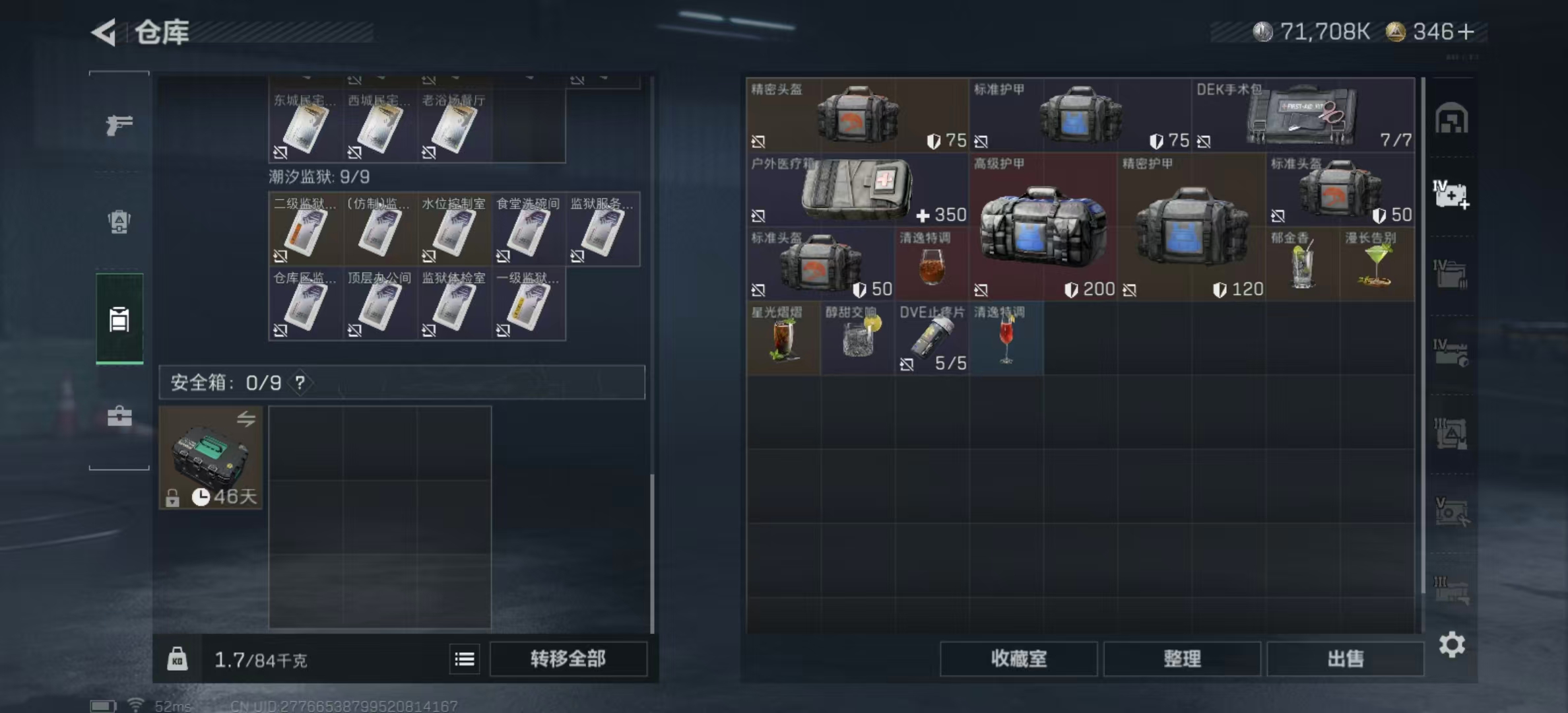Image resolution: width=1568 pixels, height=713 pixels.
Task: Select the 整理 sorting option
Action: (x=1181, y=659)
